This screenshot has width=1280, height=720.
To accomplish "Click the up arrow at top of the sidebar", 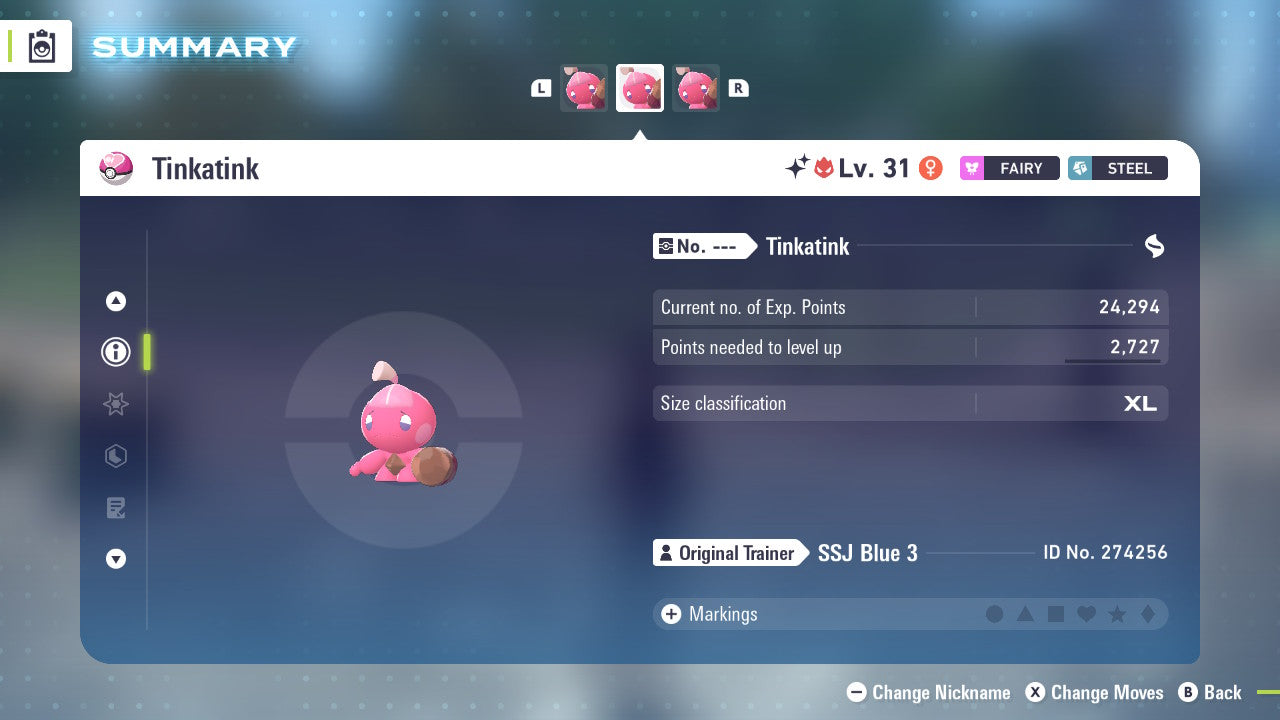I will click(x=115, y=301).
